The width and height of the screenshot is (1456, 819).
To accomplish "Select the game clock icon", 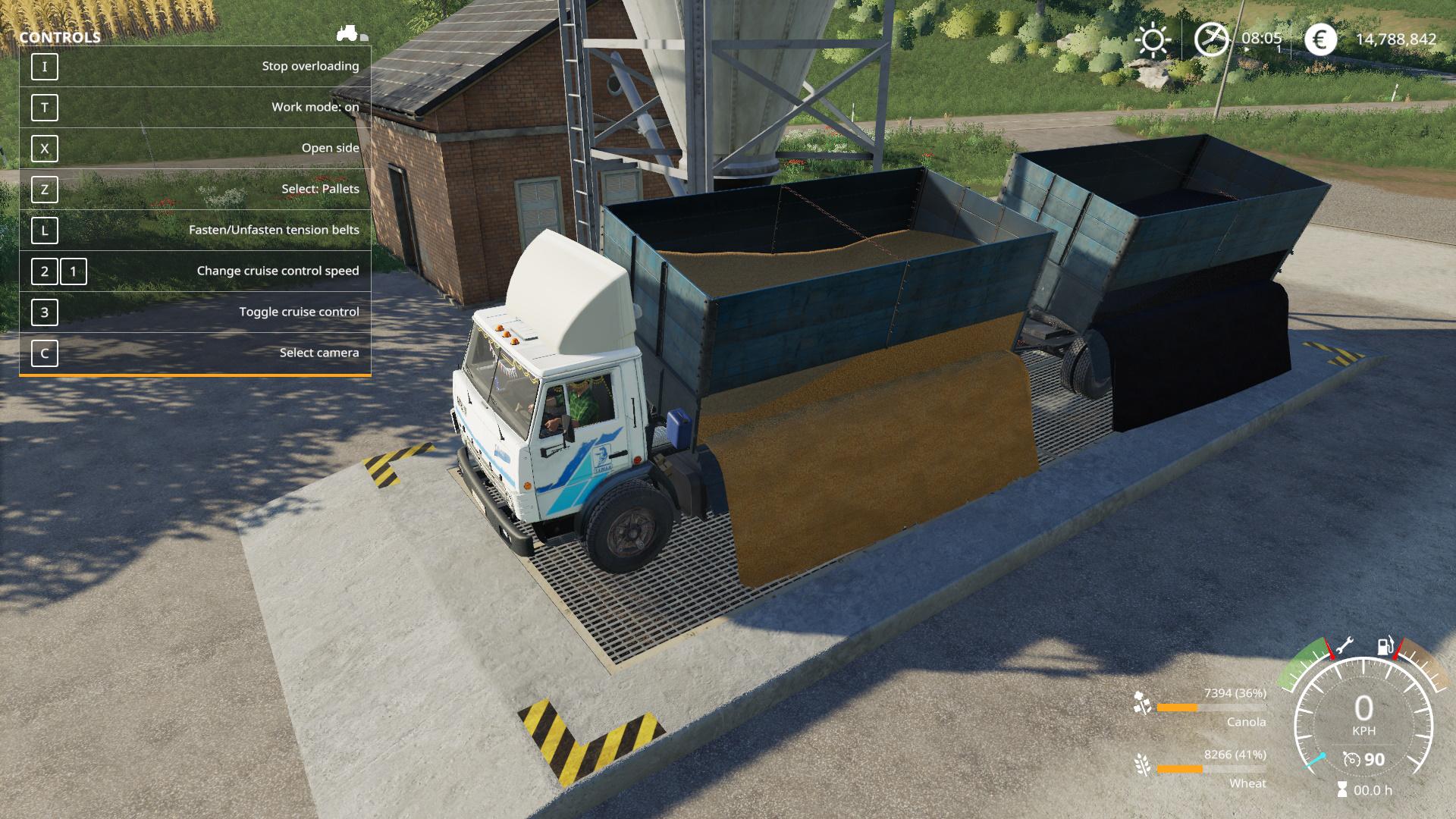I will pyautogui.click(x=1210, y=39).
